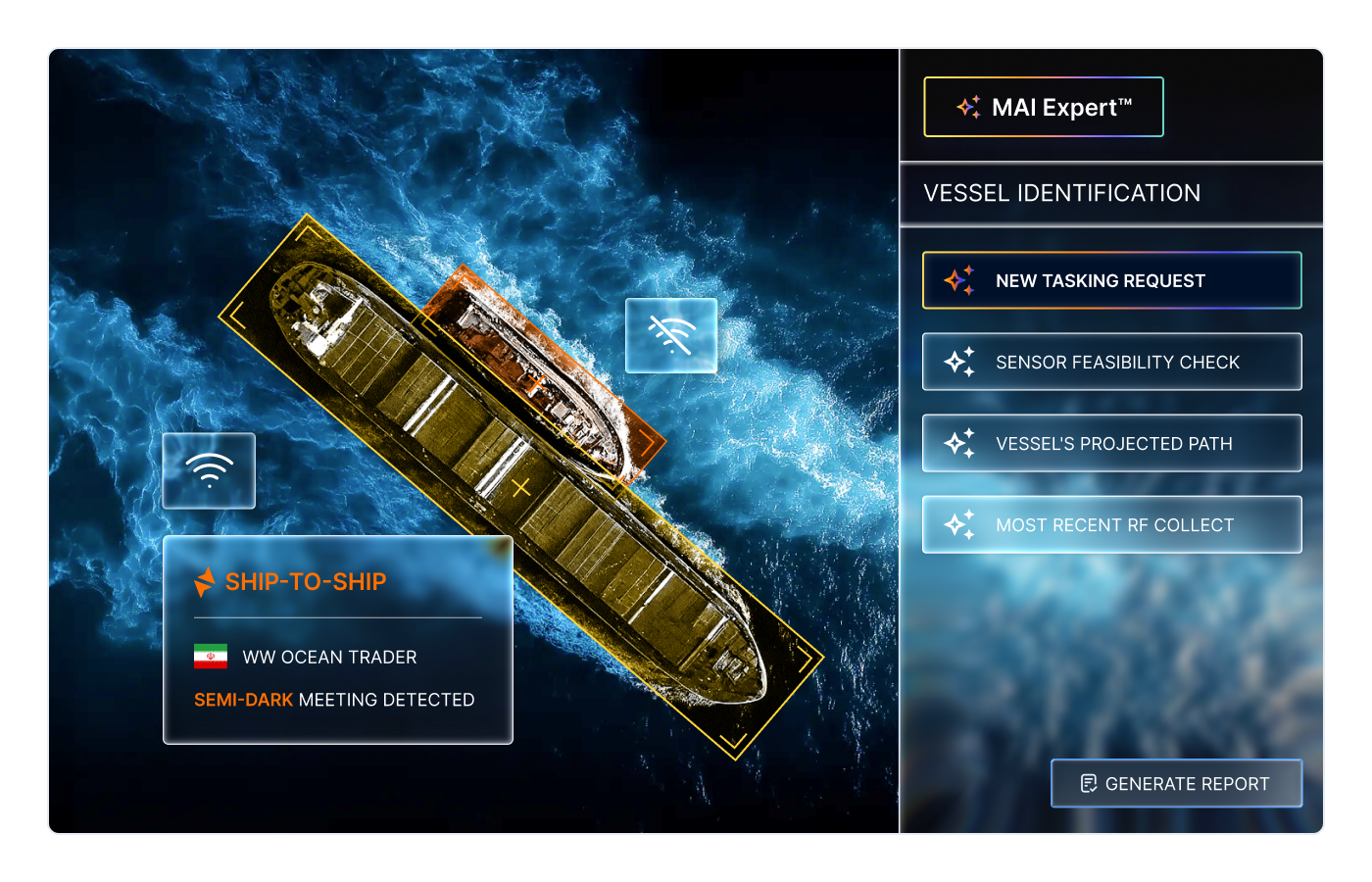This screenshot has width=1372, height=882.
Task: Click the Iranian flag icon next to WW Ocean Trader
Action: pyautogui.click(x=209, y=657)
